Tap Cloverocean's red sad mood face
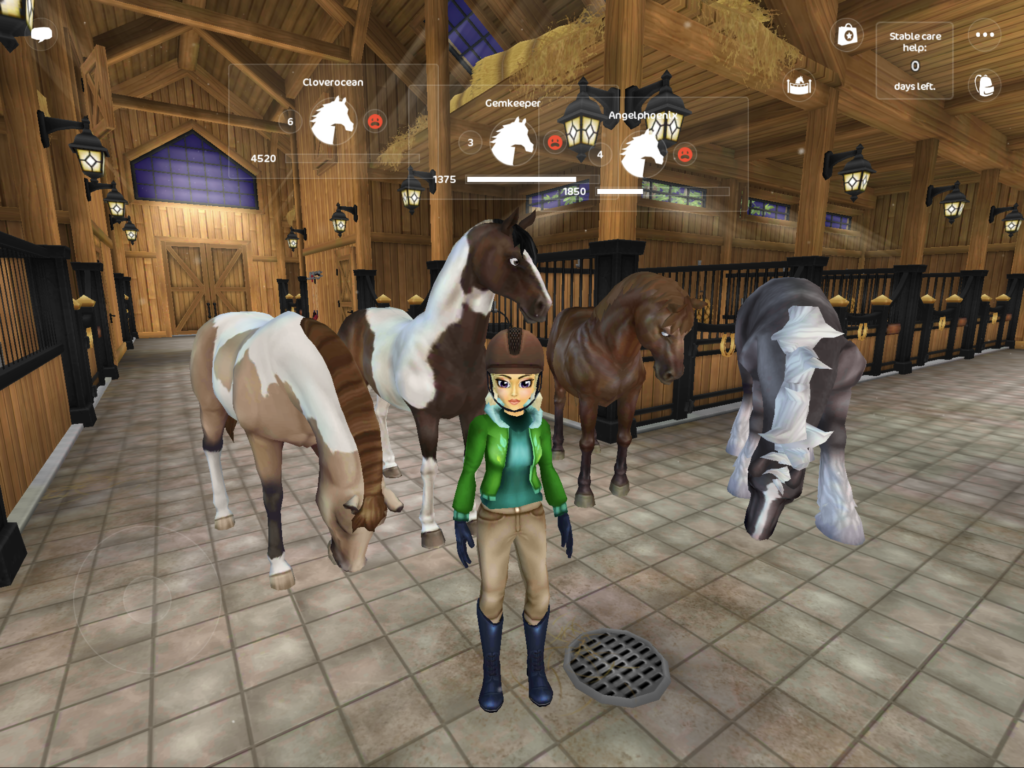The height and width of the screenshot is (768, 1024). tap(375, 122)
